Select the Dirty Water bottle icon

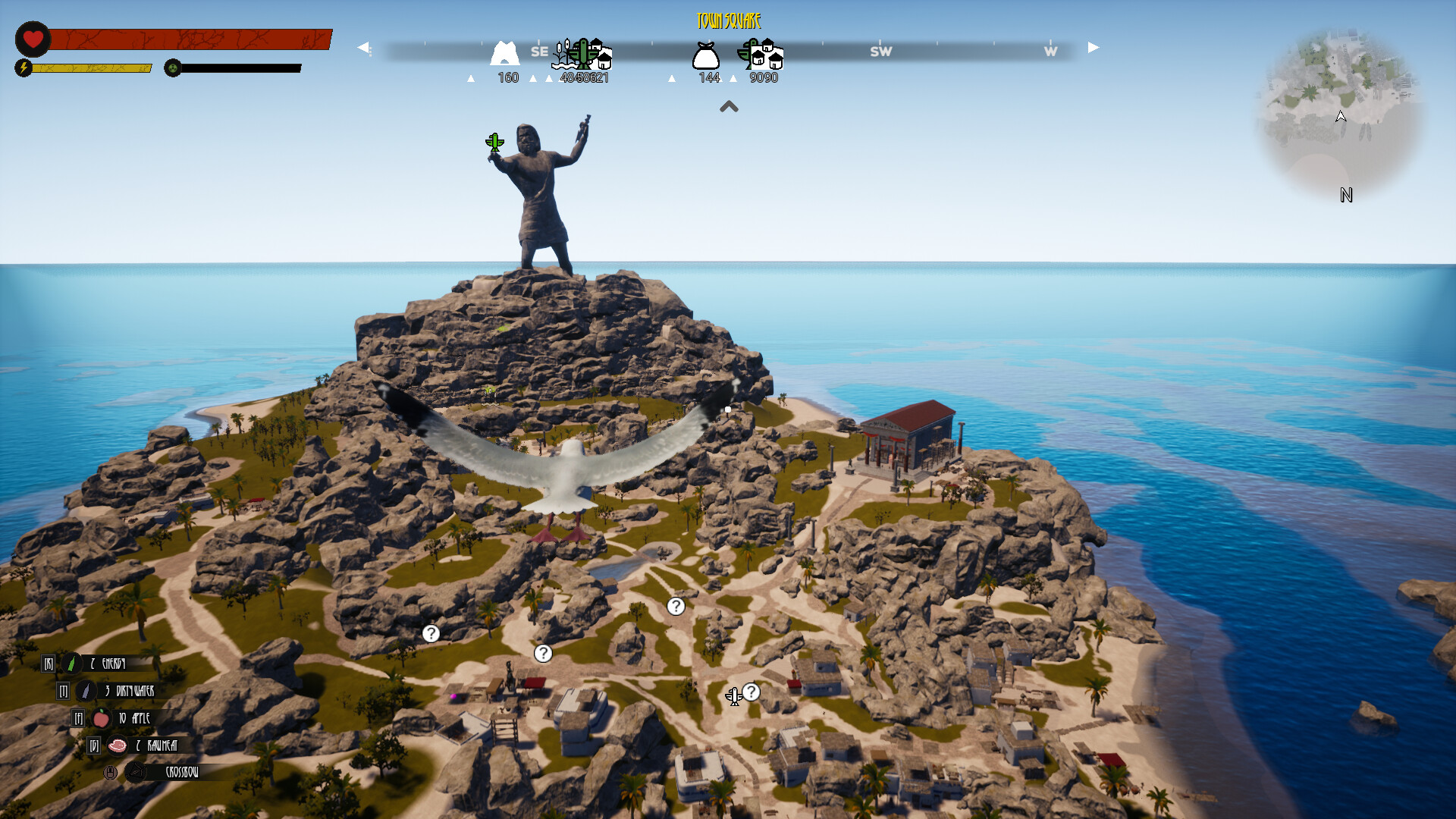[84, 690]
